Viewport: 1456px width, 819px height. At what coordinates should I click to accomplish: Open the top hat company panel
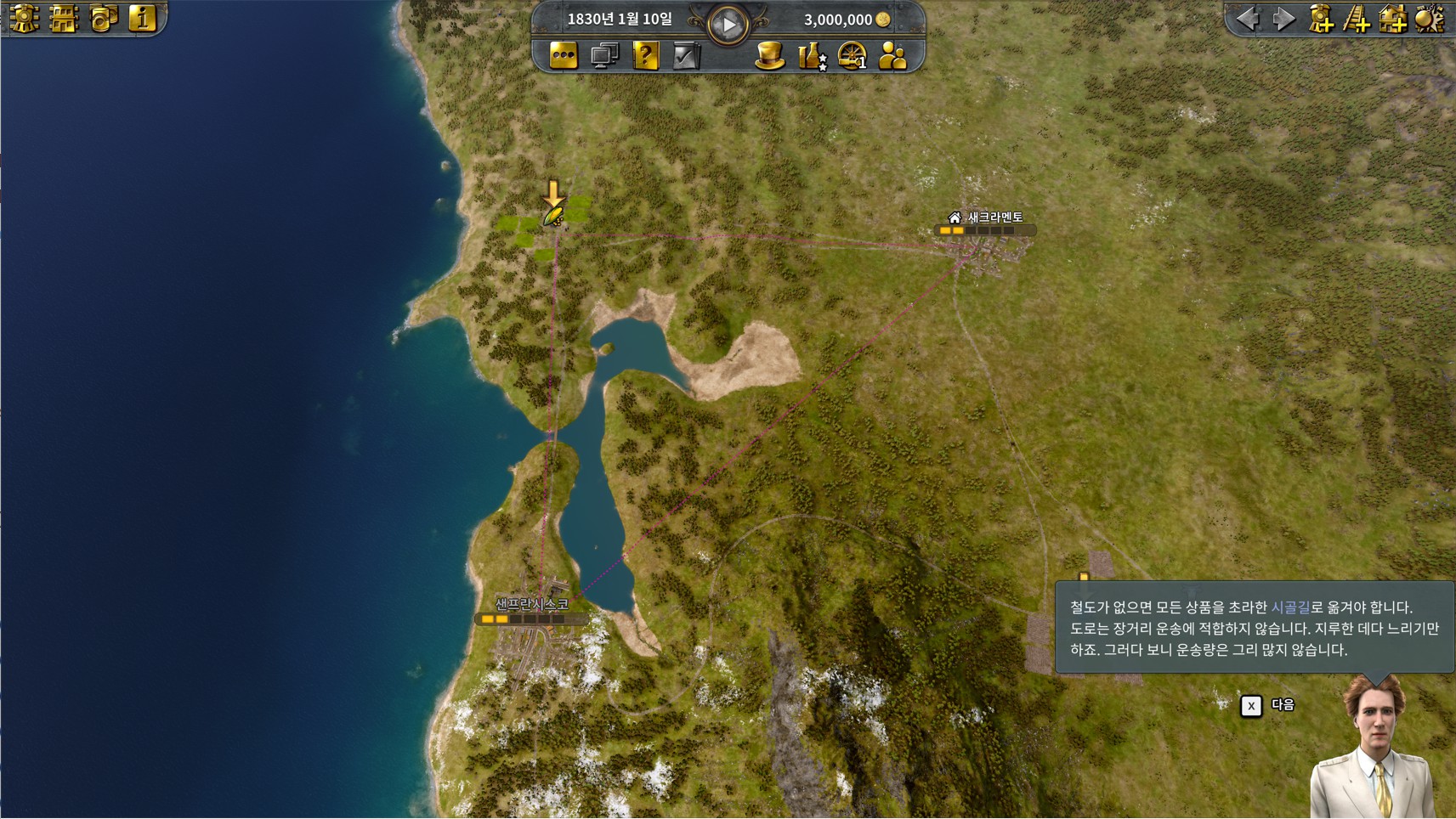pos(769,56)
